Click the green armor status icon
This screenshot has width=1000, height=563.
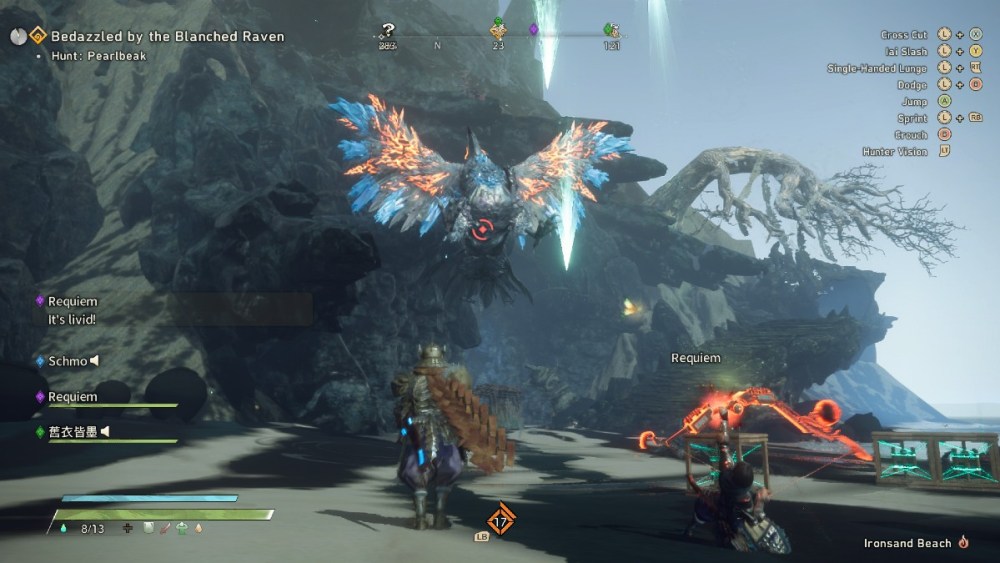click(181, 528)
